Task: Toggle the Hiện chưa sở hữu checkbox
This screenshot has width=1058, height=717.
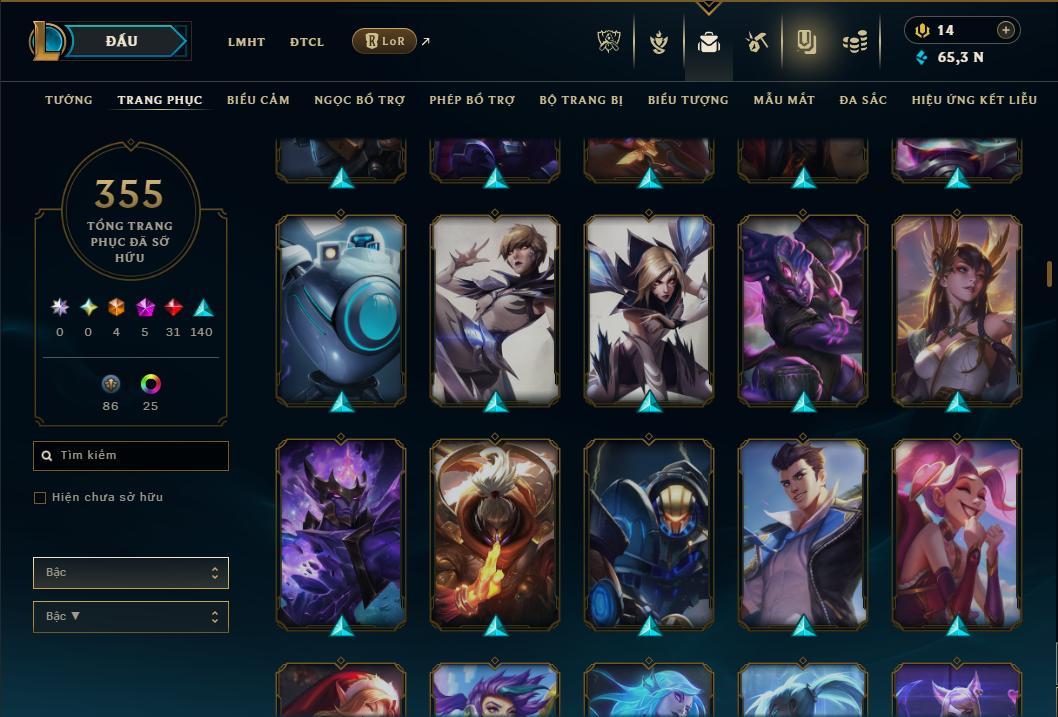Action: click(40, 498)
